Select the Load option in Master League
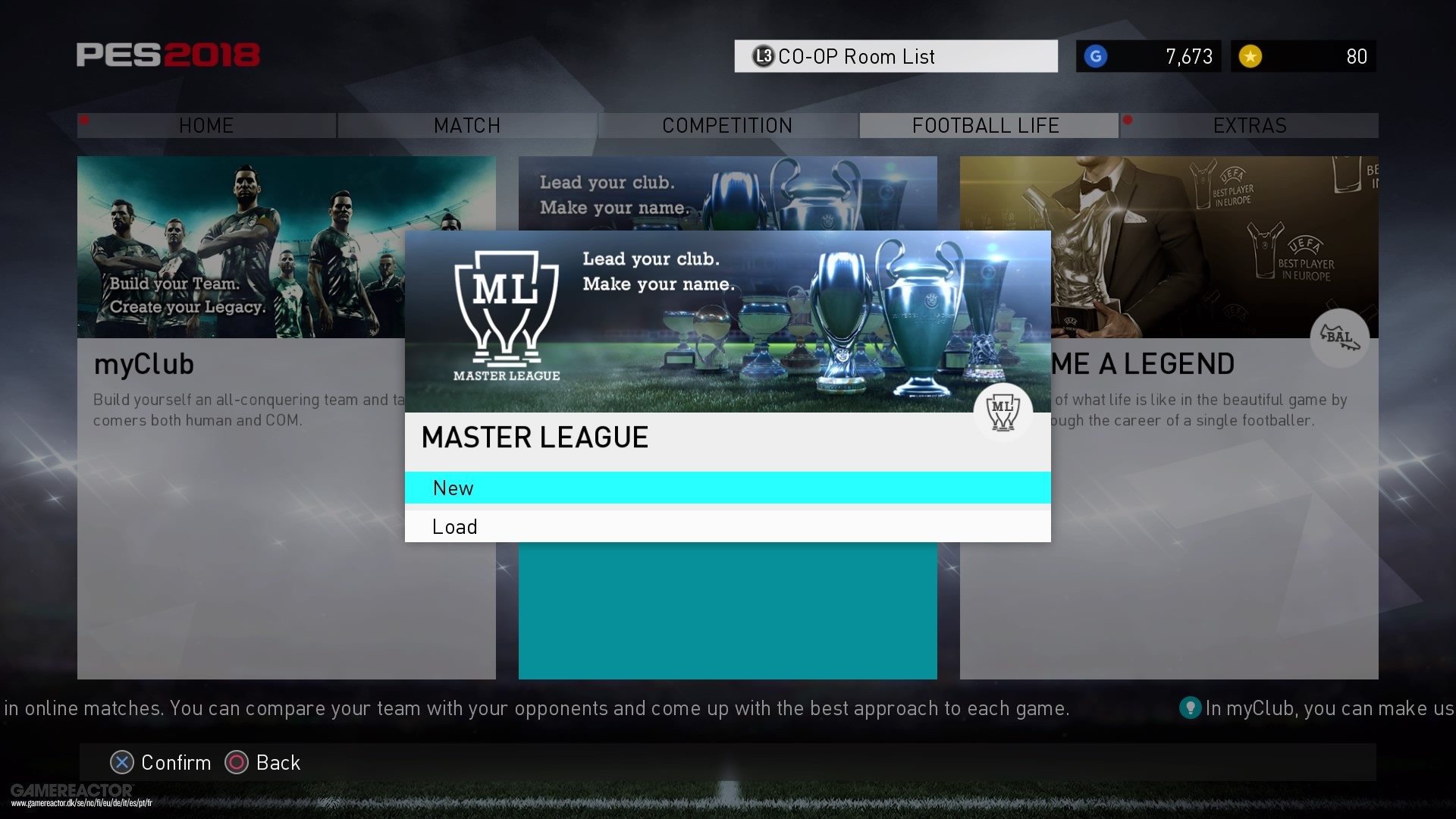 (x=728, y=526)
